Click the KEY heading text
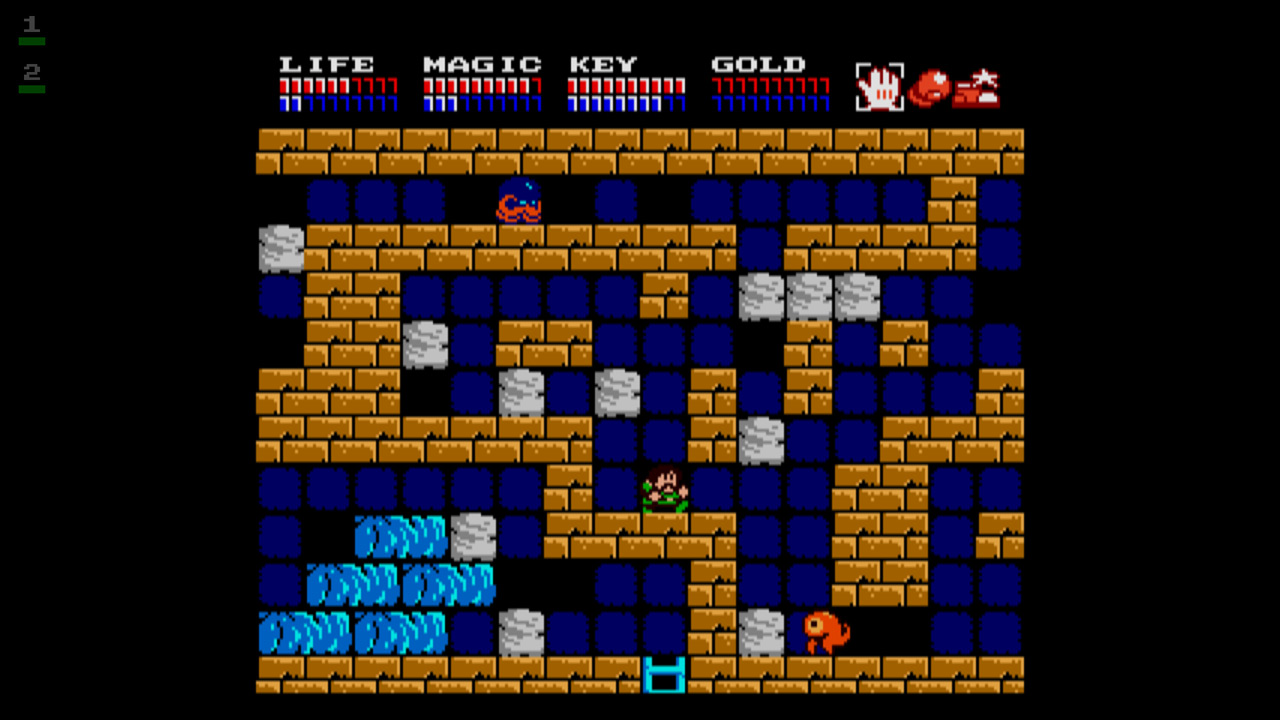Screen dimensions: 1280x720 click(604, 63)
